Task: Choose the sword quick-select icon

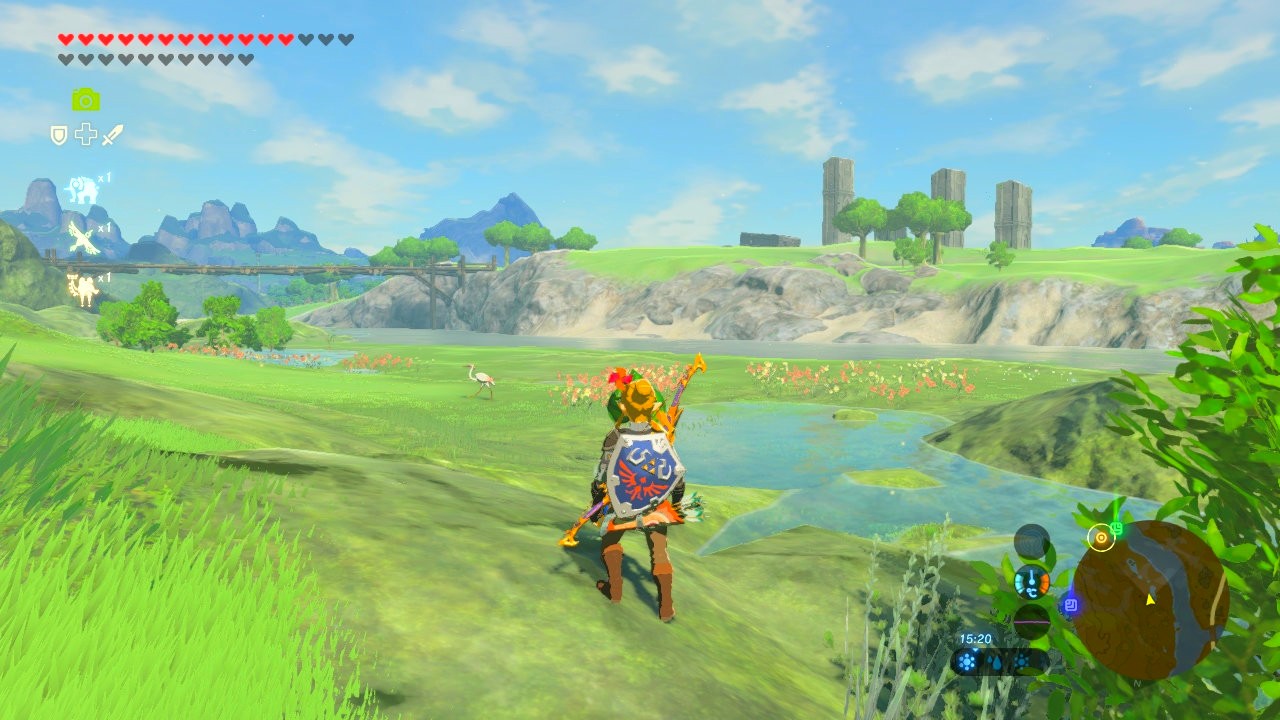Action: click(x=112, y=135)
